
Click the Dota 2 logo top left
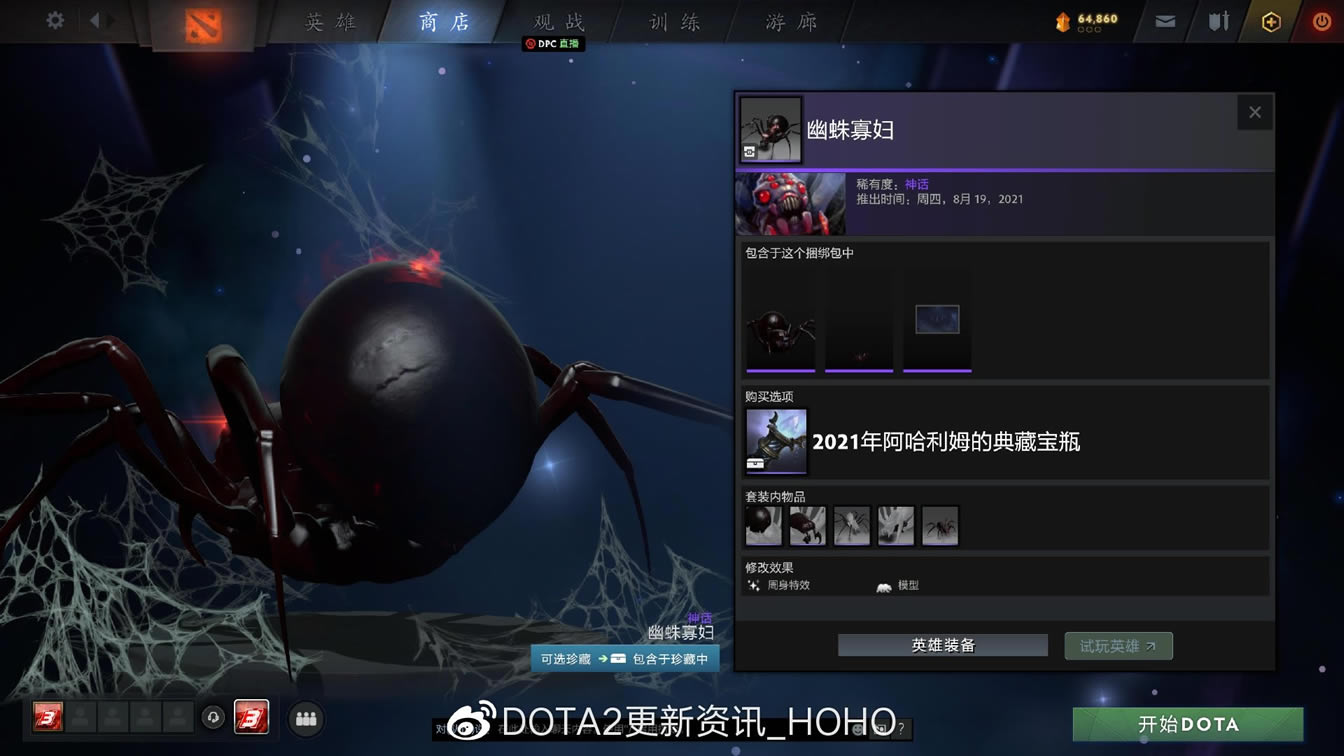(201, 22)
